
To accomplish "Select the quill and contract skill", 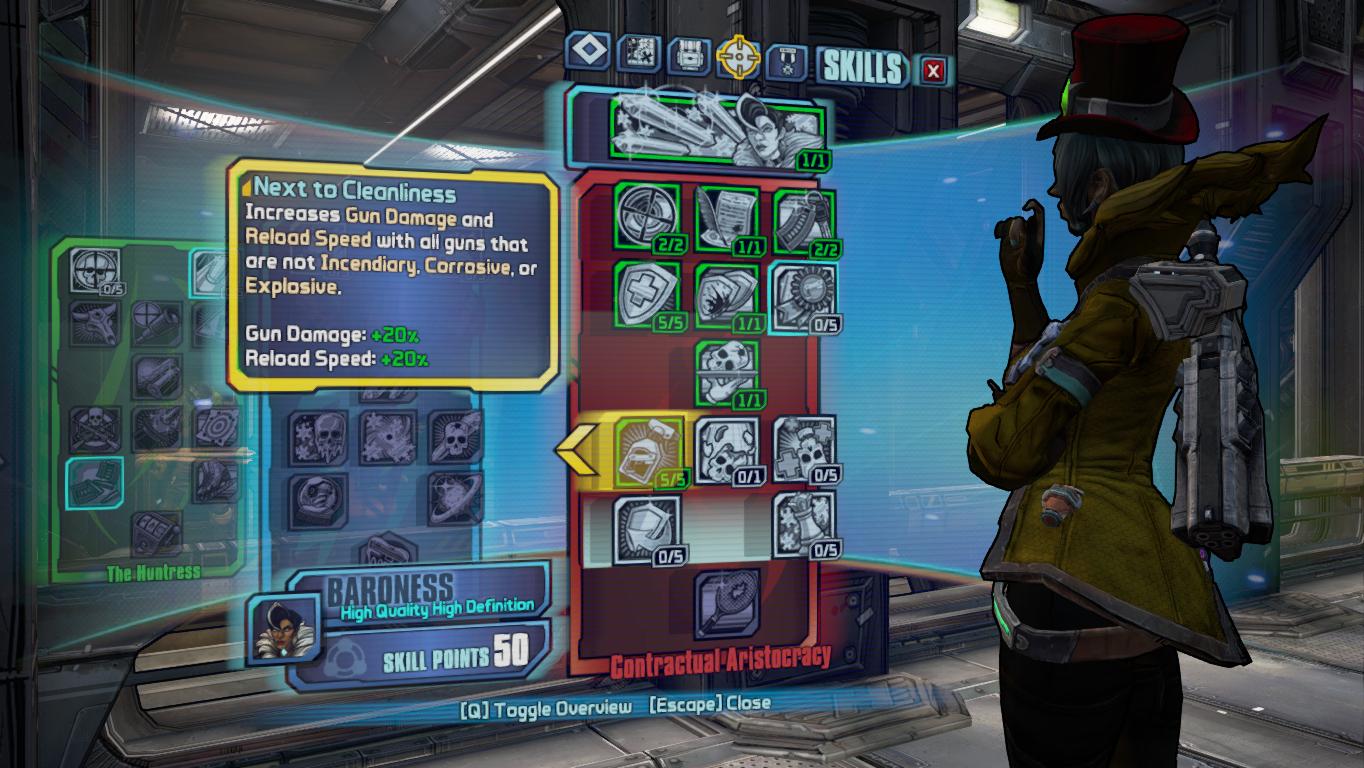I will click(726, 219).
